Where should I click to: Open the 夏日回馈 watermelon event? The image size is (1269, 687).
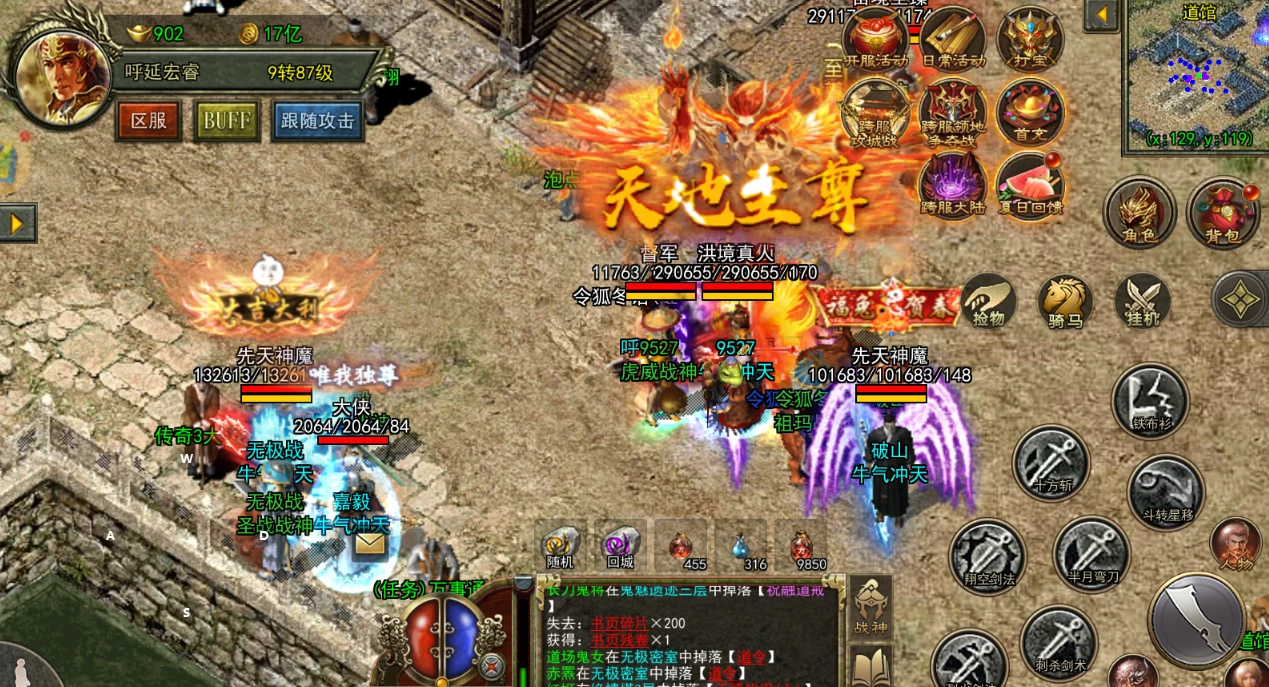click(1029, 184)
